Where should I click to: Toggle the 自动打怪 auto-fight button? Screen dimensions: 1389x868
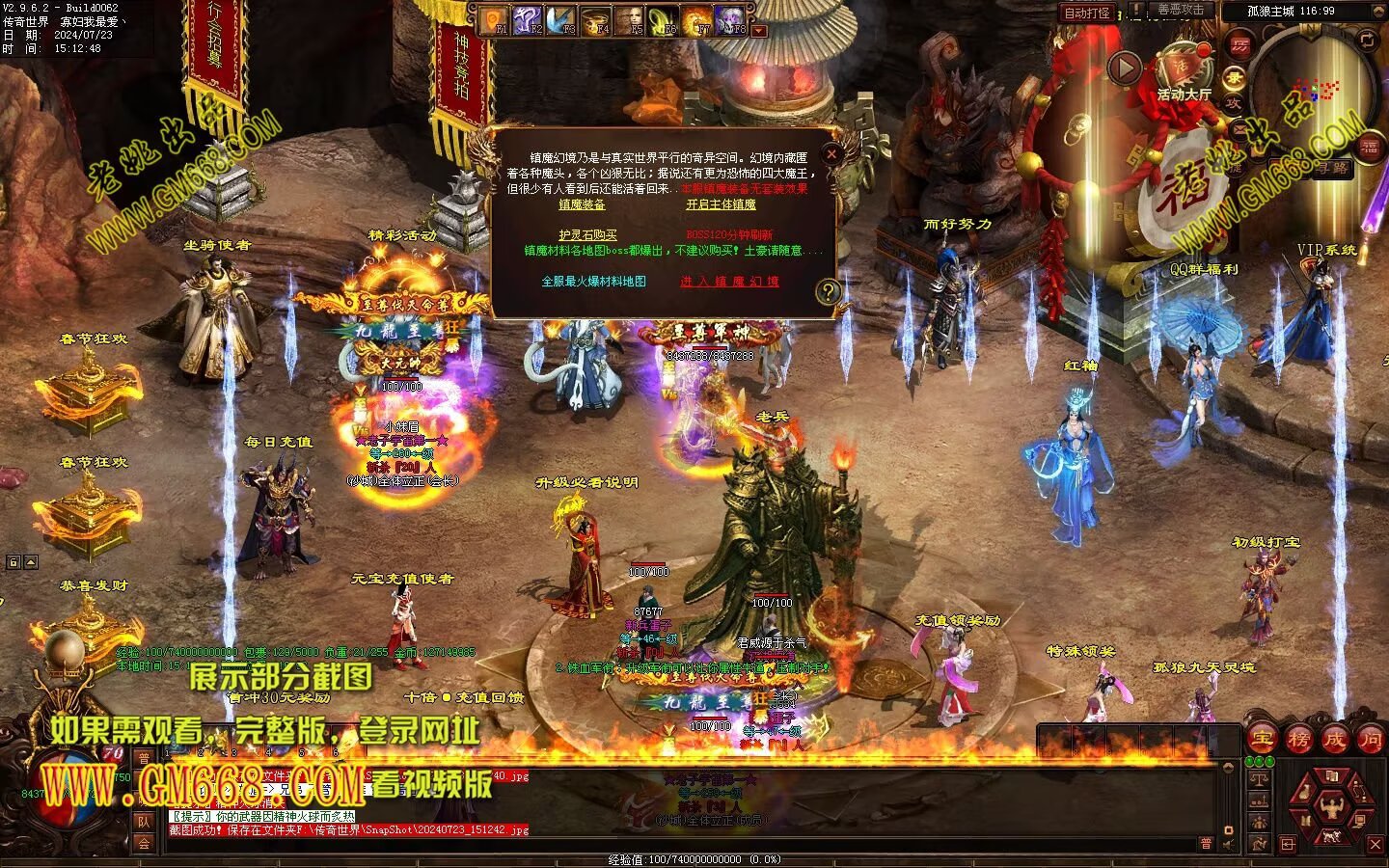(1086, 14)
